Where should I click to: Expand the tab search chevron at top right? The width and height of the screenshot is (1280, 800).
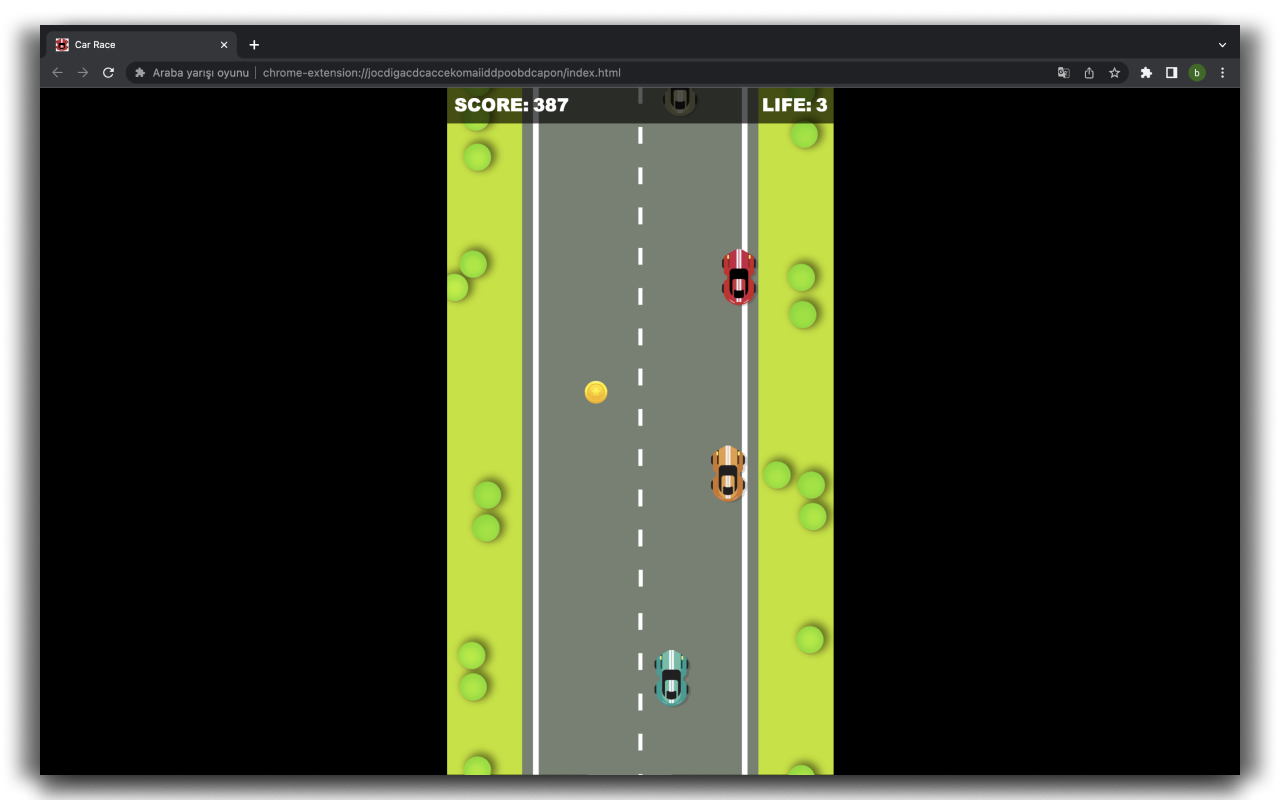click(x=1222, y=44)
